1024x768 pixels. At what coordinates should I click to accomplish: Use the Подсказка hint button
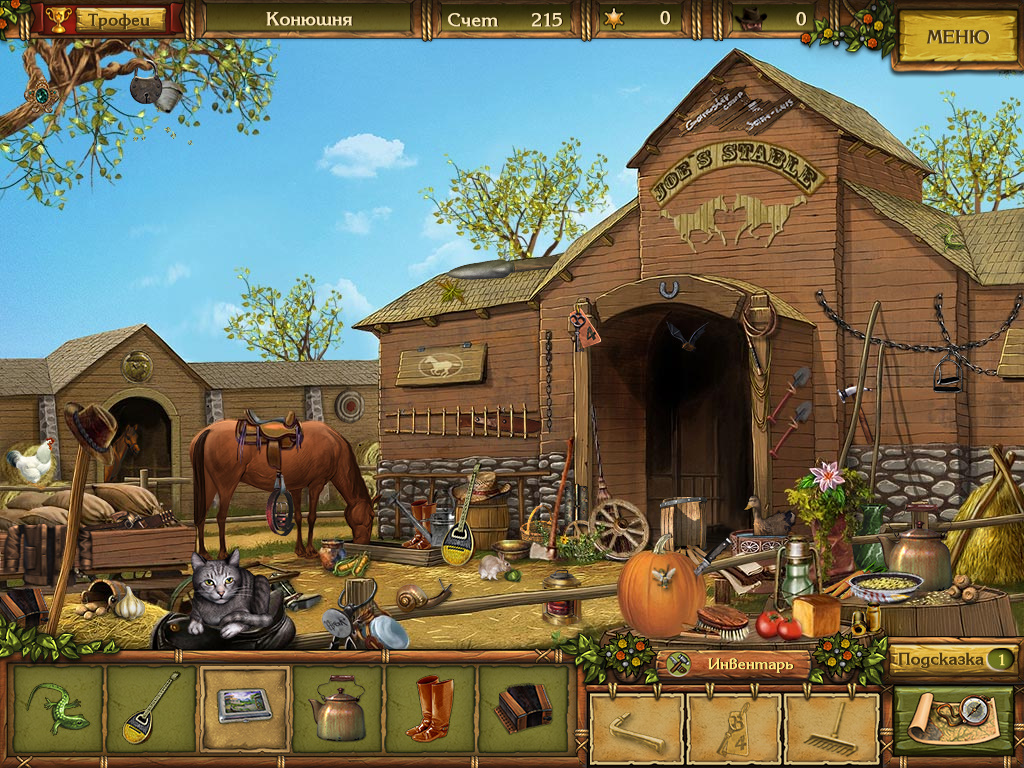(x=951, y=659)
